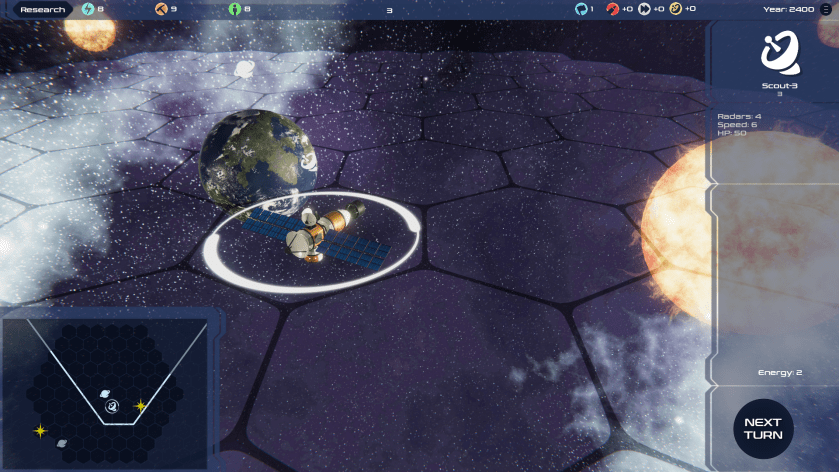Click the hammer production resource icon
The height and width of the screenshot is (472, 839).
tap(161, 9)
